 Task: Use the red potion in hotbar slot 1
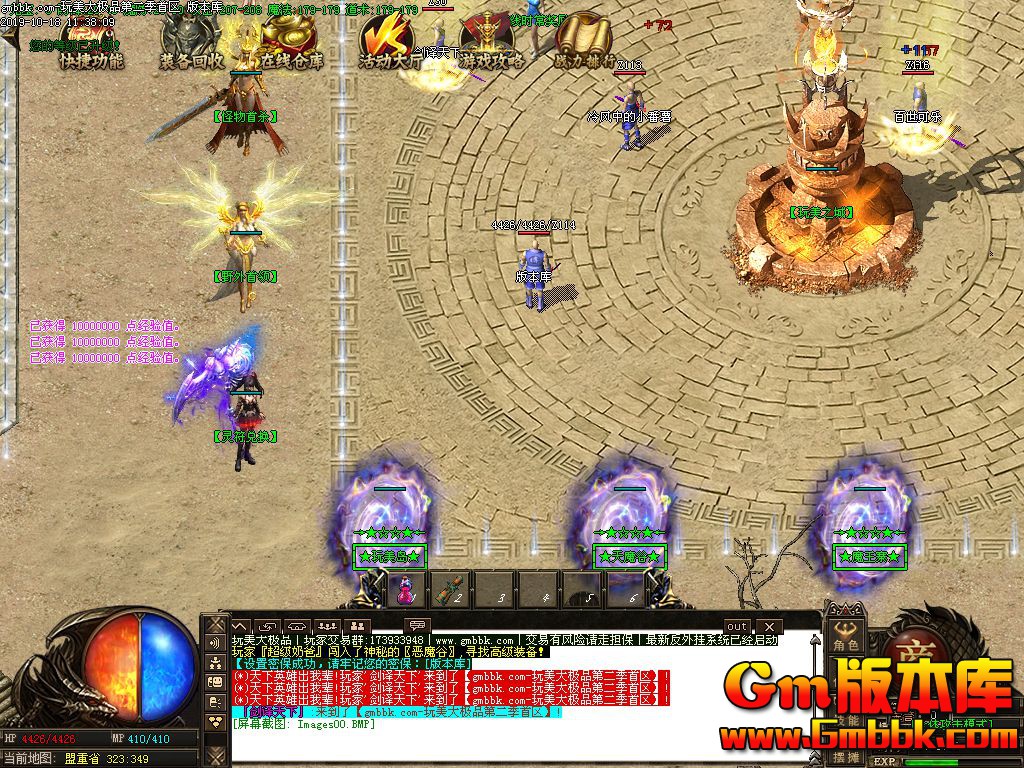(x=406, y=589)
